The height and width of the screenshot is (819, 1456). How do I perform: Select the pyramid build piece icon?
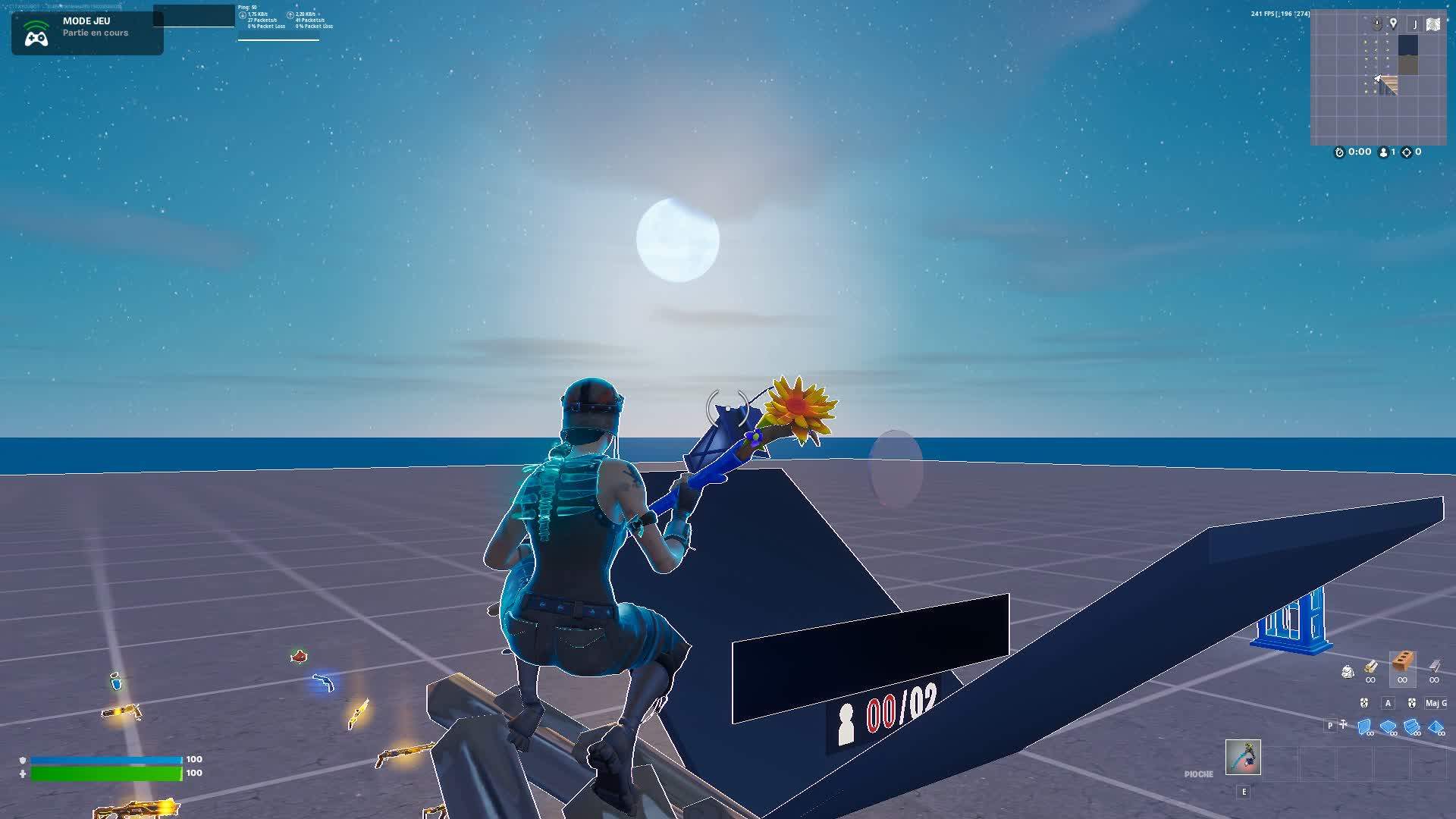pyautogui.click(x=1436, y=725)
